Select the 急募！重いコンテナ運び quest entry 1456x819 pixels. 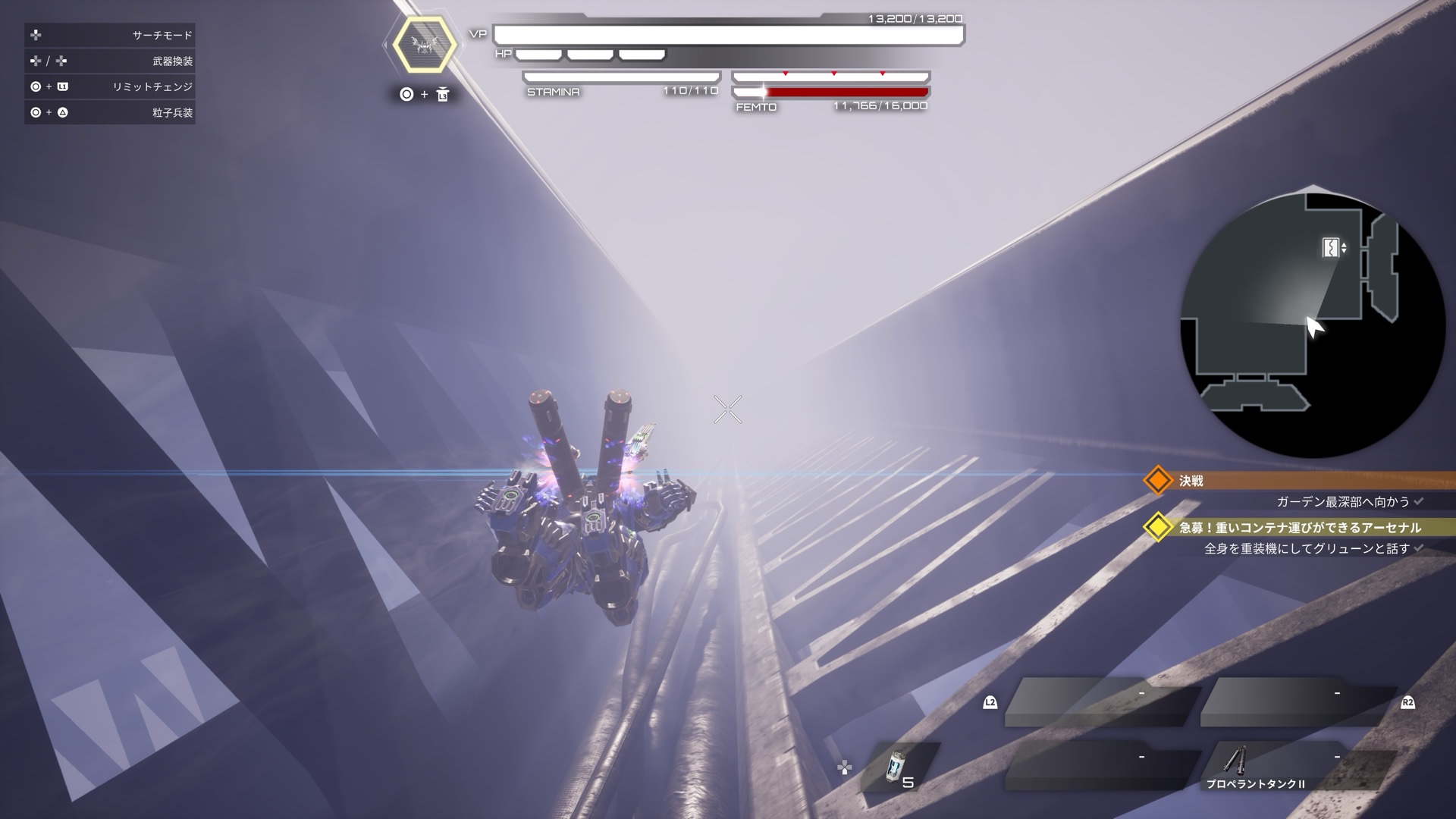1299,527
